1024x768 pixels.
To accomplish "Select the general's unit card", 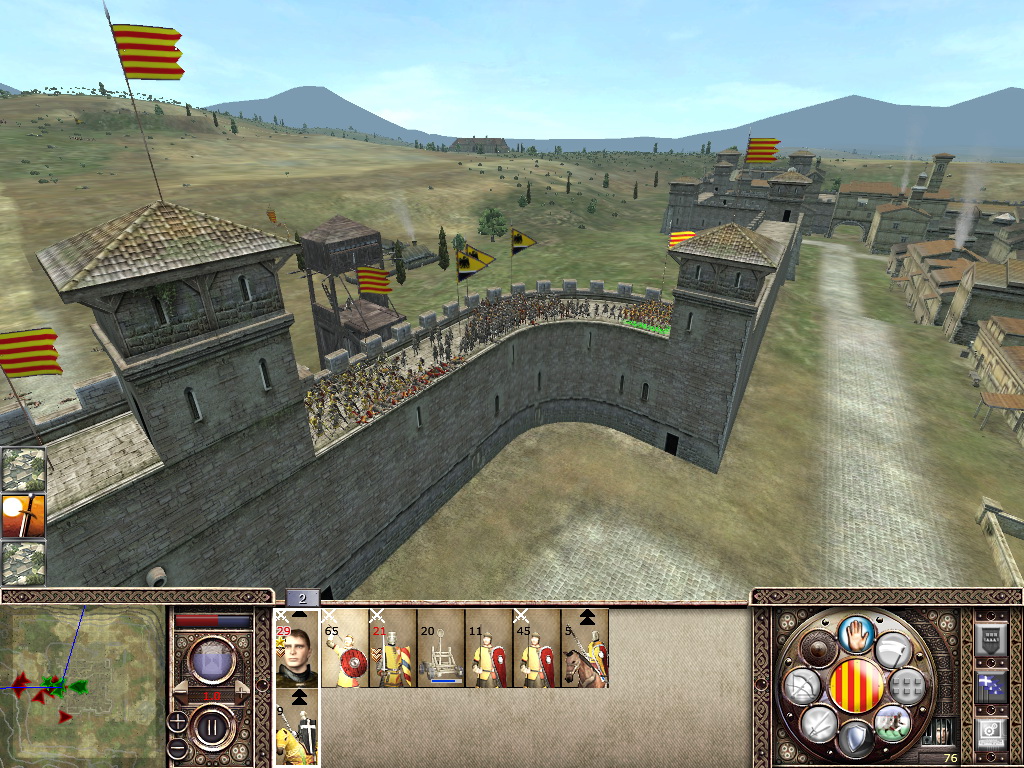I will pyautogui.click(x=297, y=648).
